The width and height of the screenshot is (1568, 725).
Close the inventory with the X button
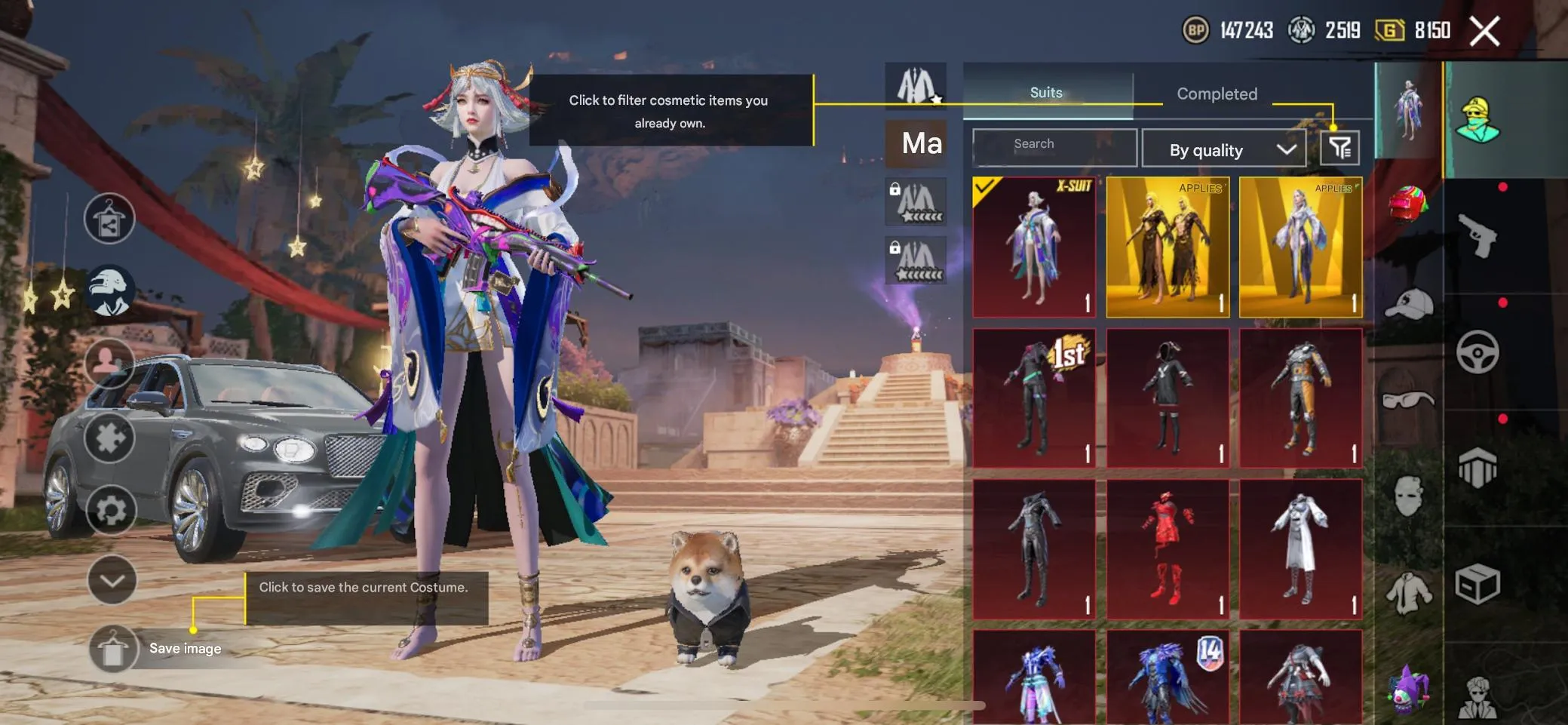pos(1484,32)
